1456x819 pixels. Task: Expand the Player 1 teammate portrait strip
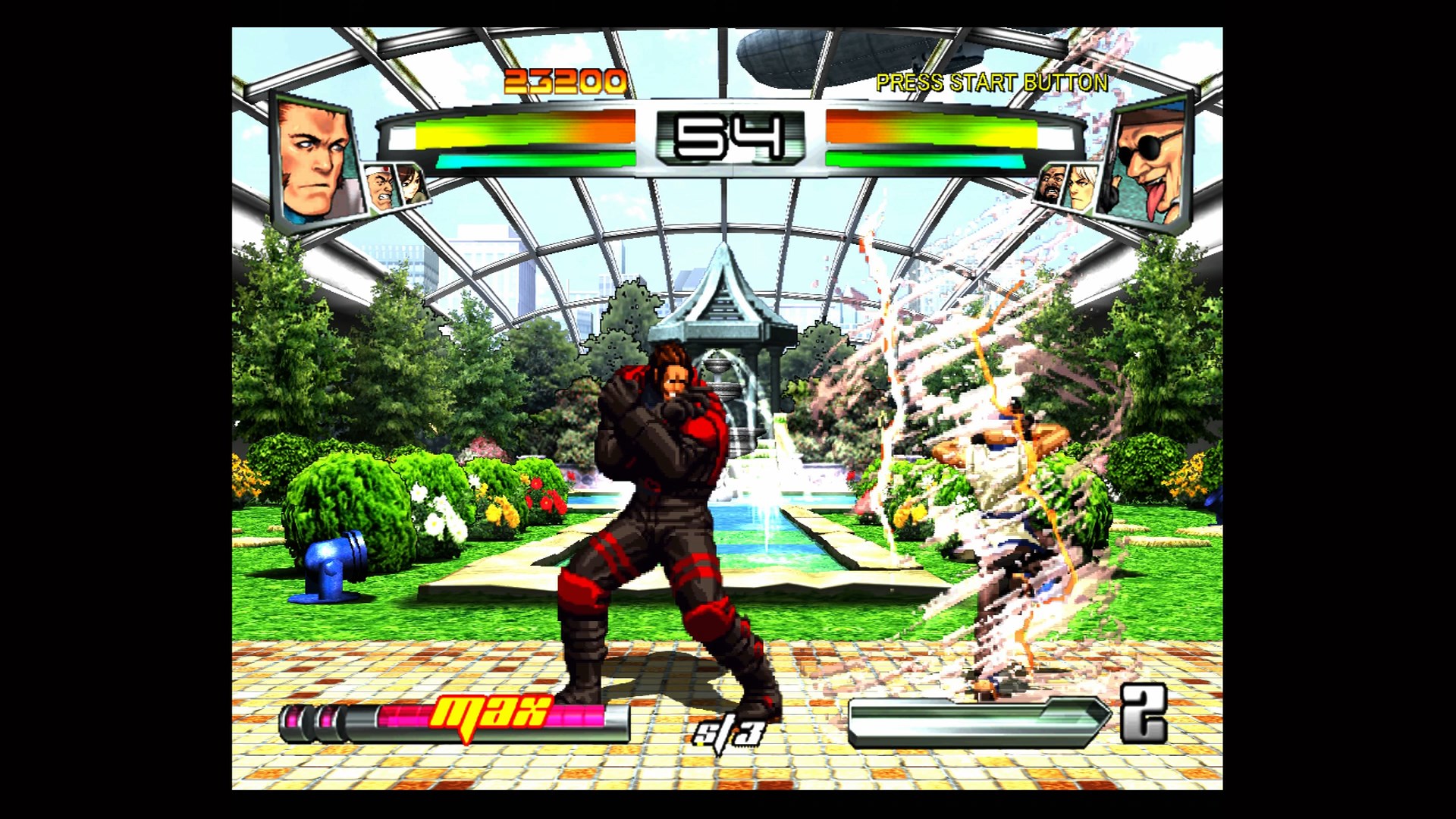[394, 186]
